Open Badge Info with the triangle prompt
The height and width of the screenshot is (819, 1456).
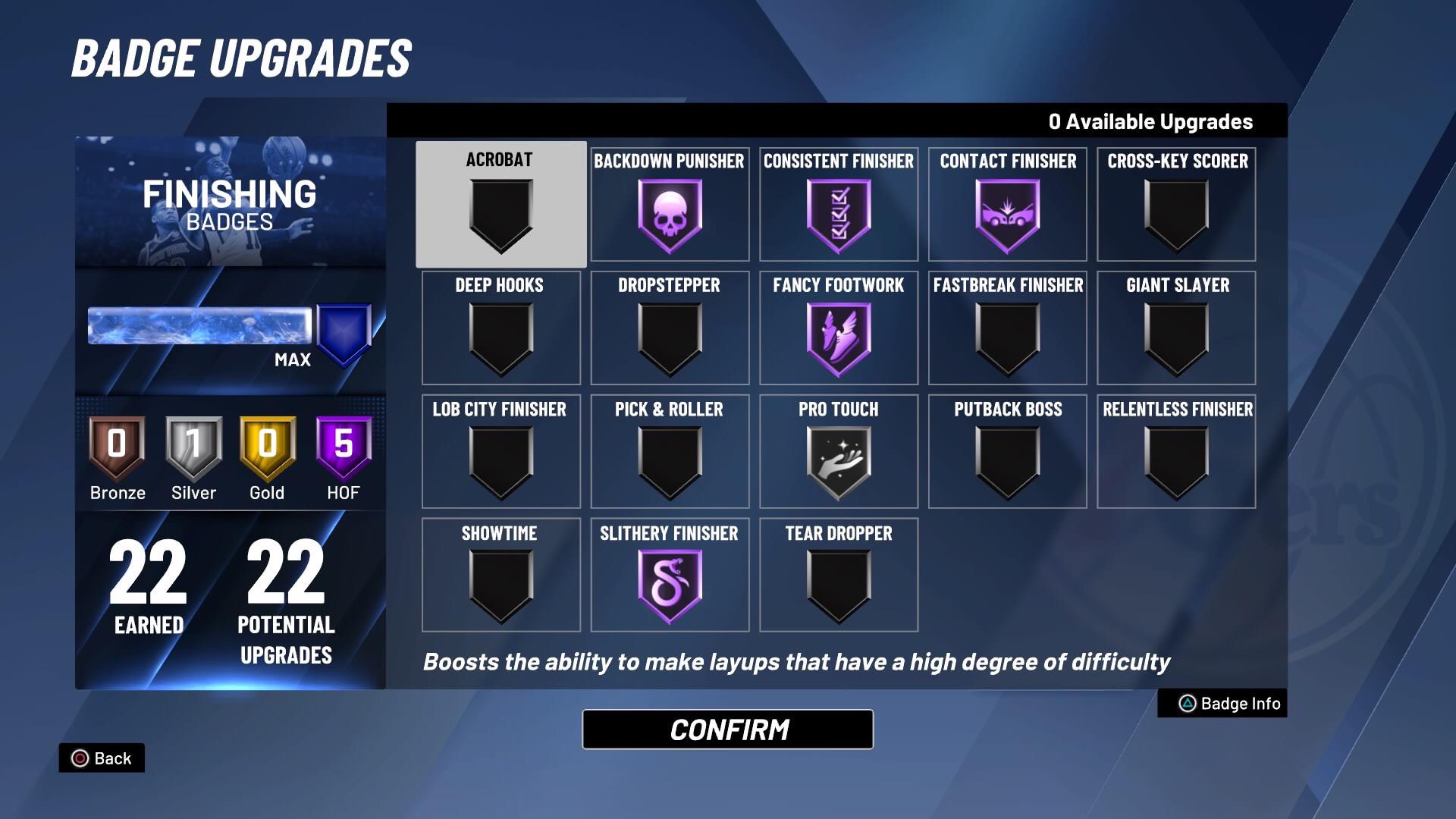pyautogui.click(x=1220, y=704)
